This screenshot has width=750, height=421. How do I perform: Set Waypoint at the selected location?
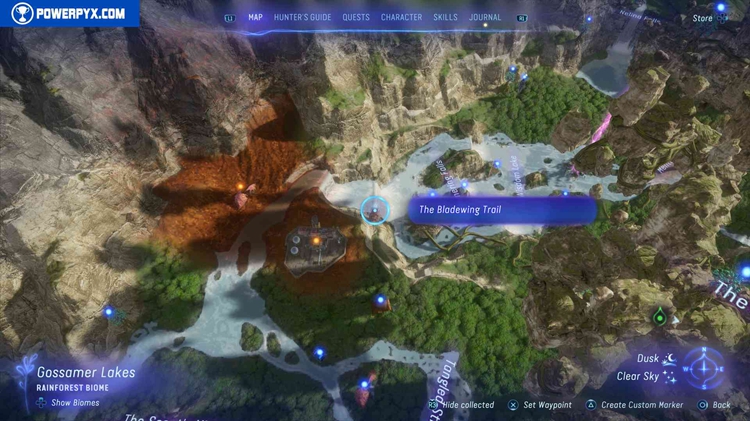coord(546,405)
